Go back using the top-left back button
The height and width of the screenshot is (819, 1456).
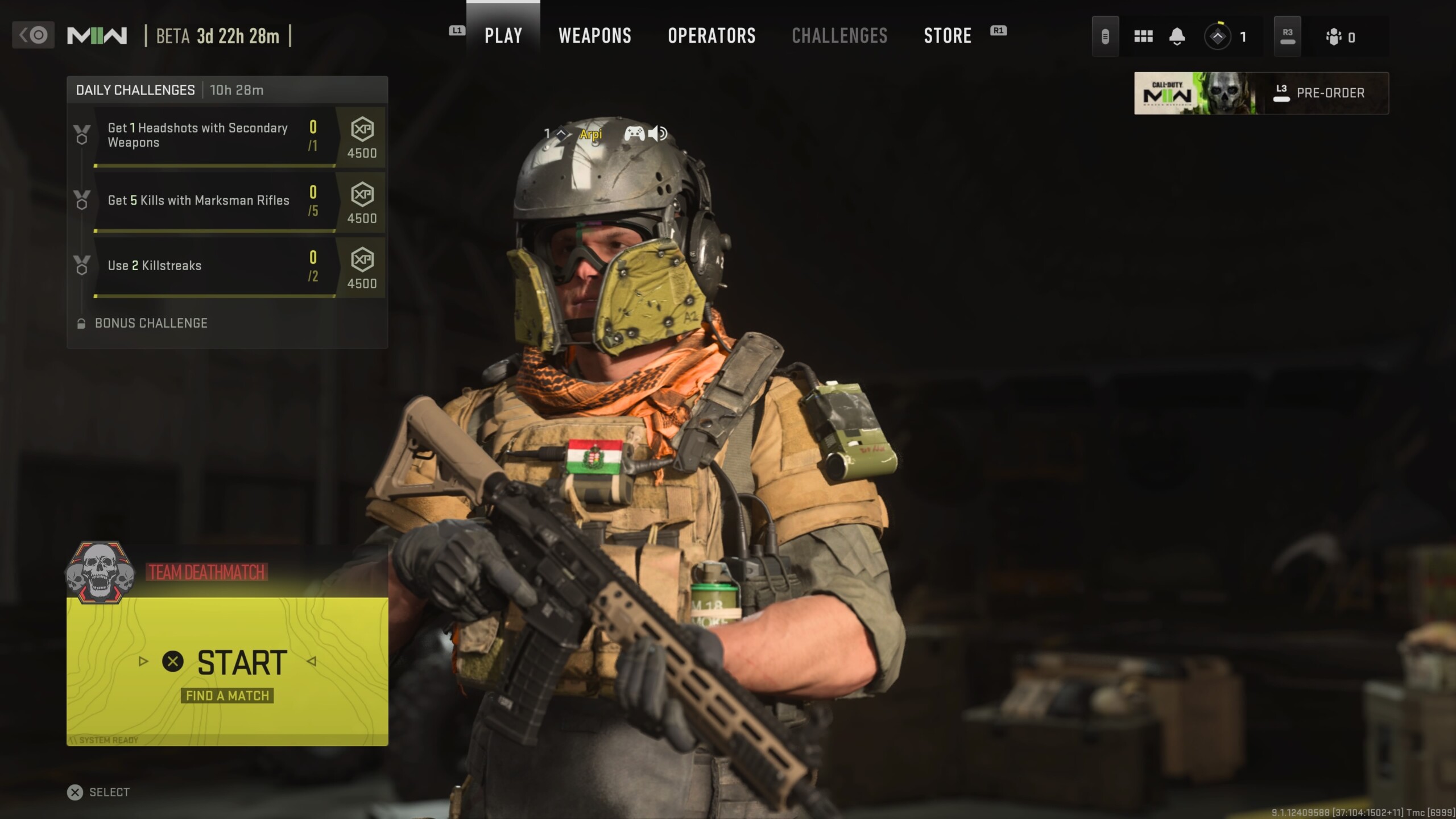pyautogui.click(x=33, y=35)
